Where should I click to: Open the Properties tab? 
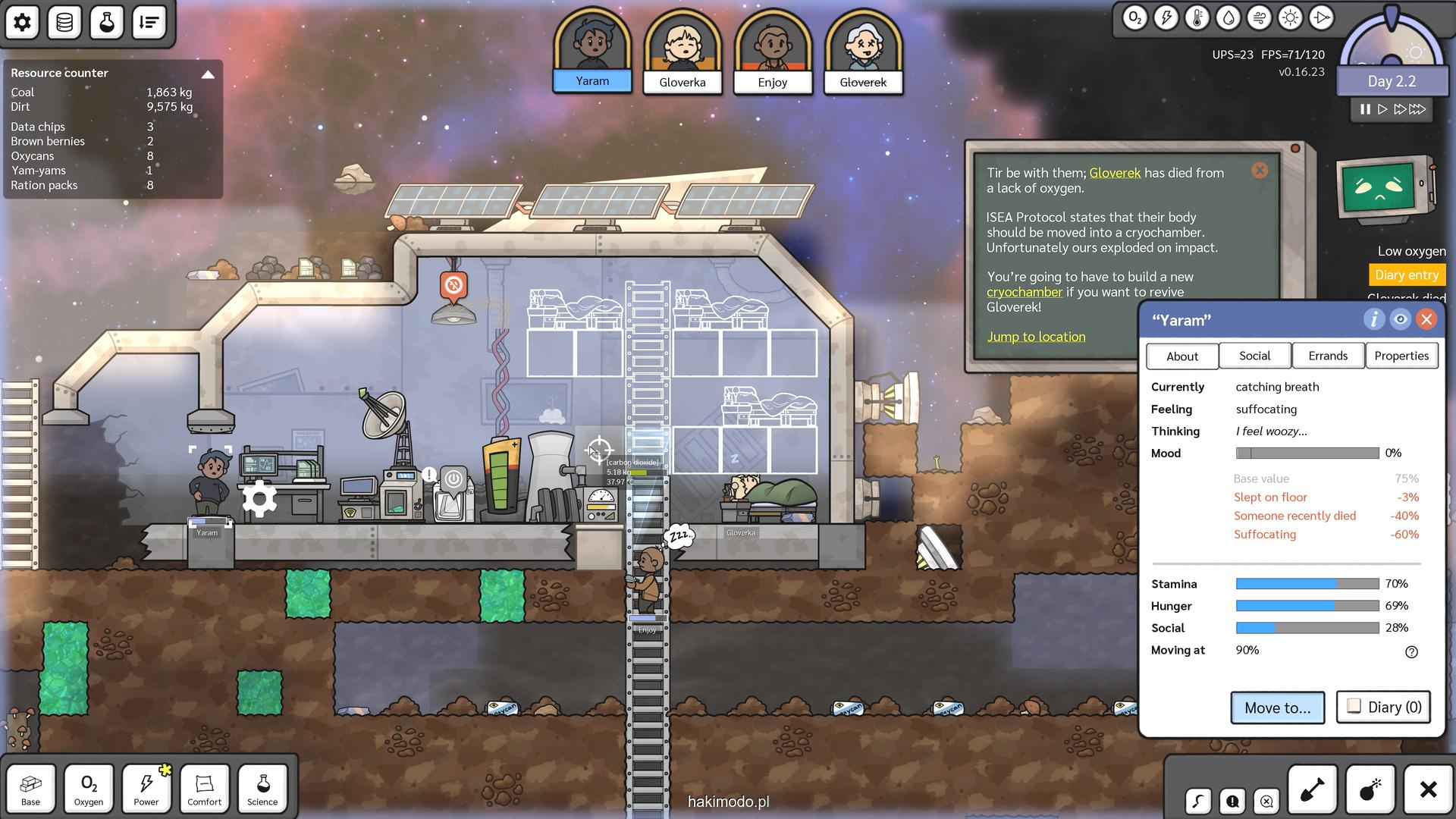tap(1401, 356)
